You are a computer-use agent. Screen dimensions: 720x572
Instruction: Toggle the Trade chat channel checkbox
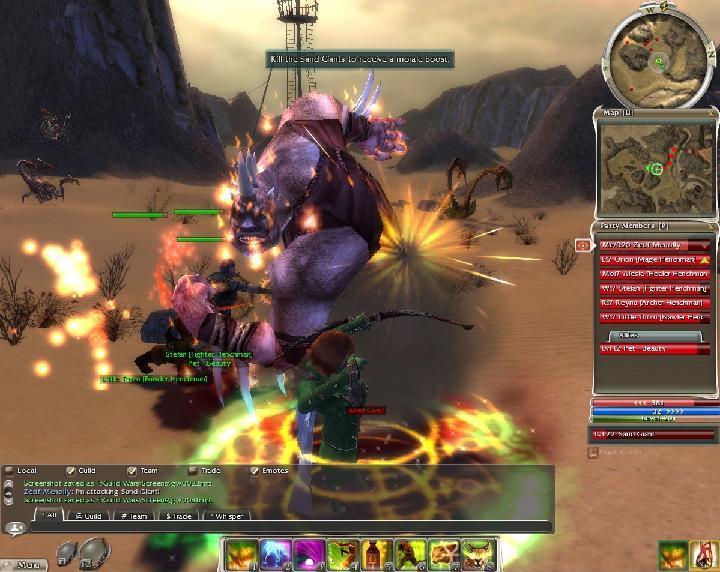coord(192,470)
